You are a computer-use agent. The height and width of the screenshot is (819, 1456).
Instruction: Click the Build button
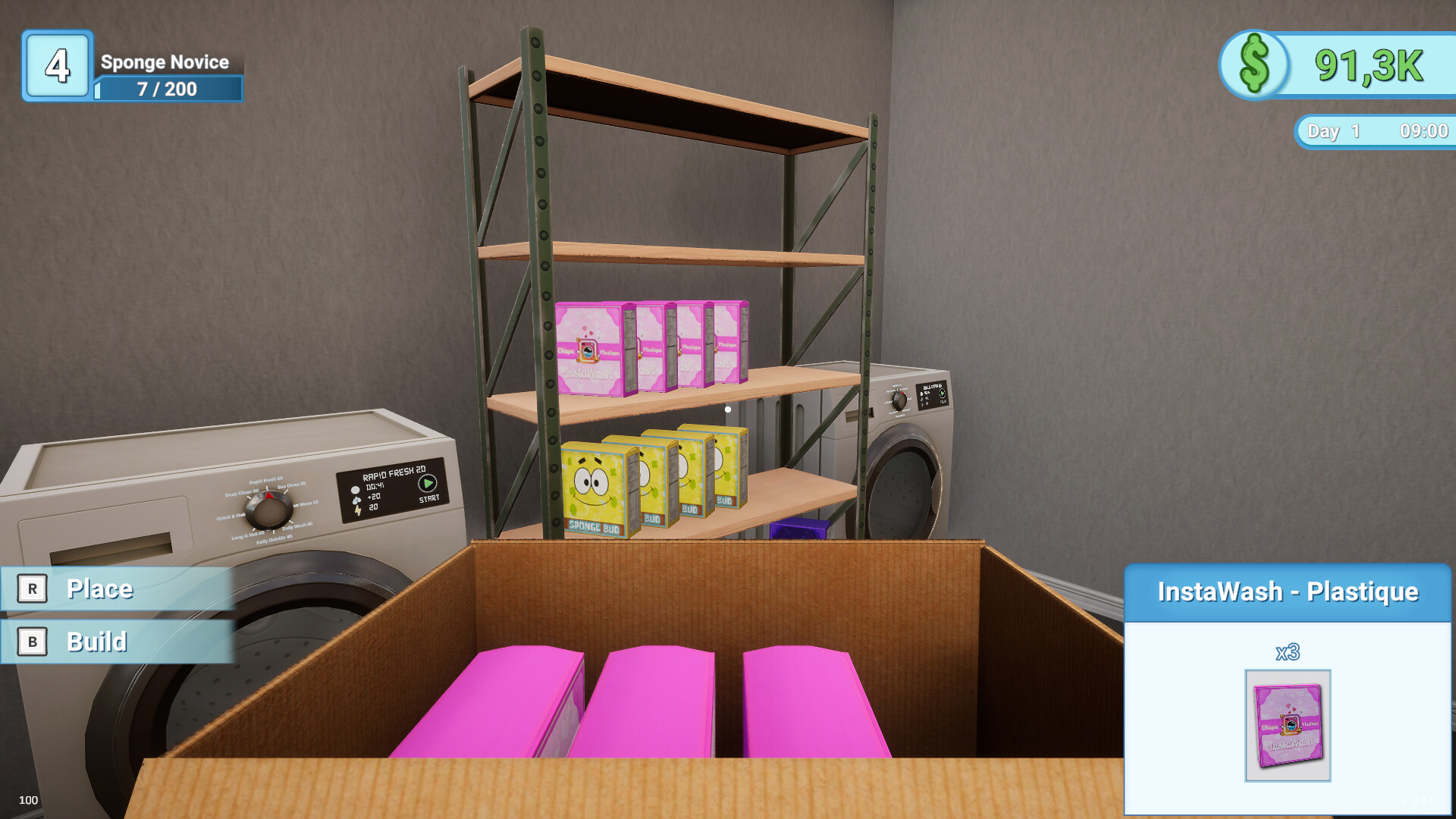coord(97,642)
